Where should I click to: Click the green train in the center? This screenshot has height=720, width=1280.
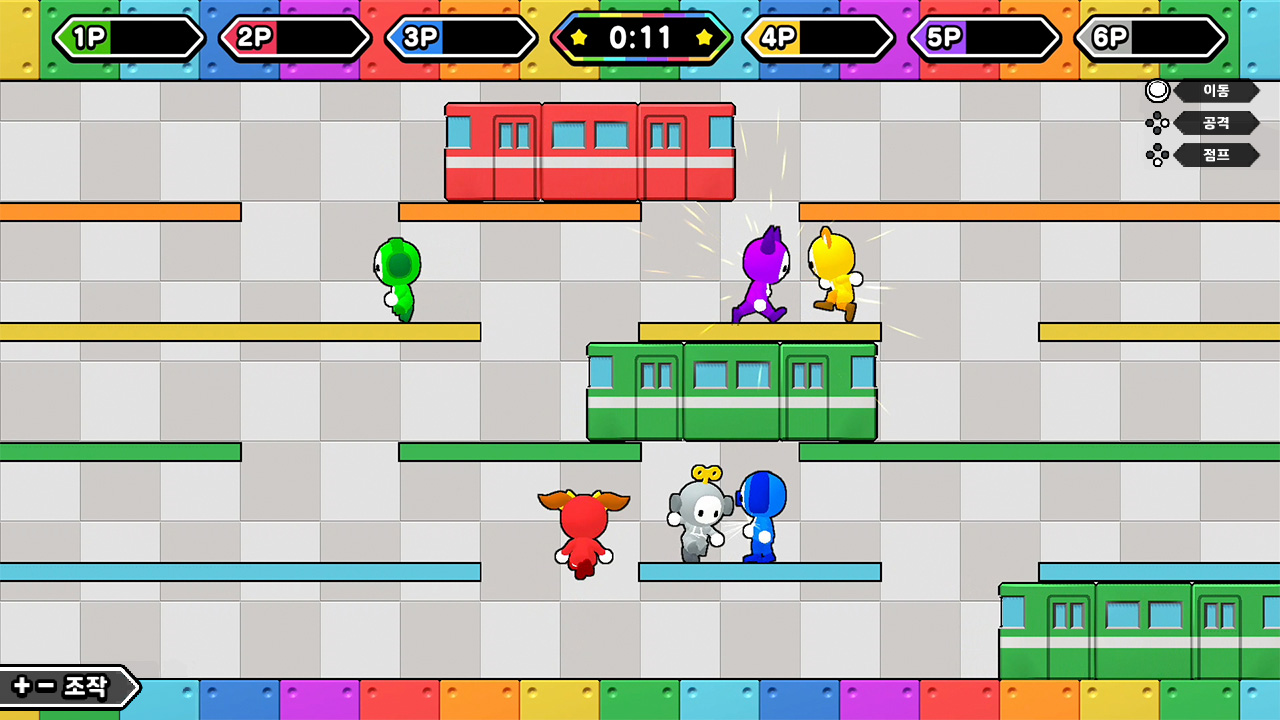pos(731,390)
